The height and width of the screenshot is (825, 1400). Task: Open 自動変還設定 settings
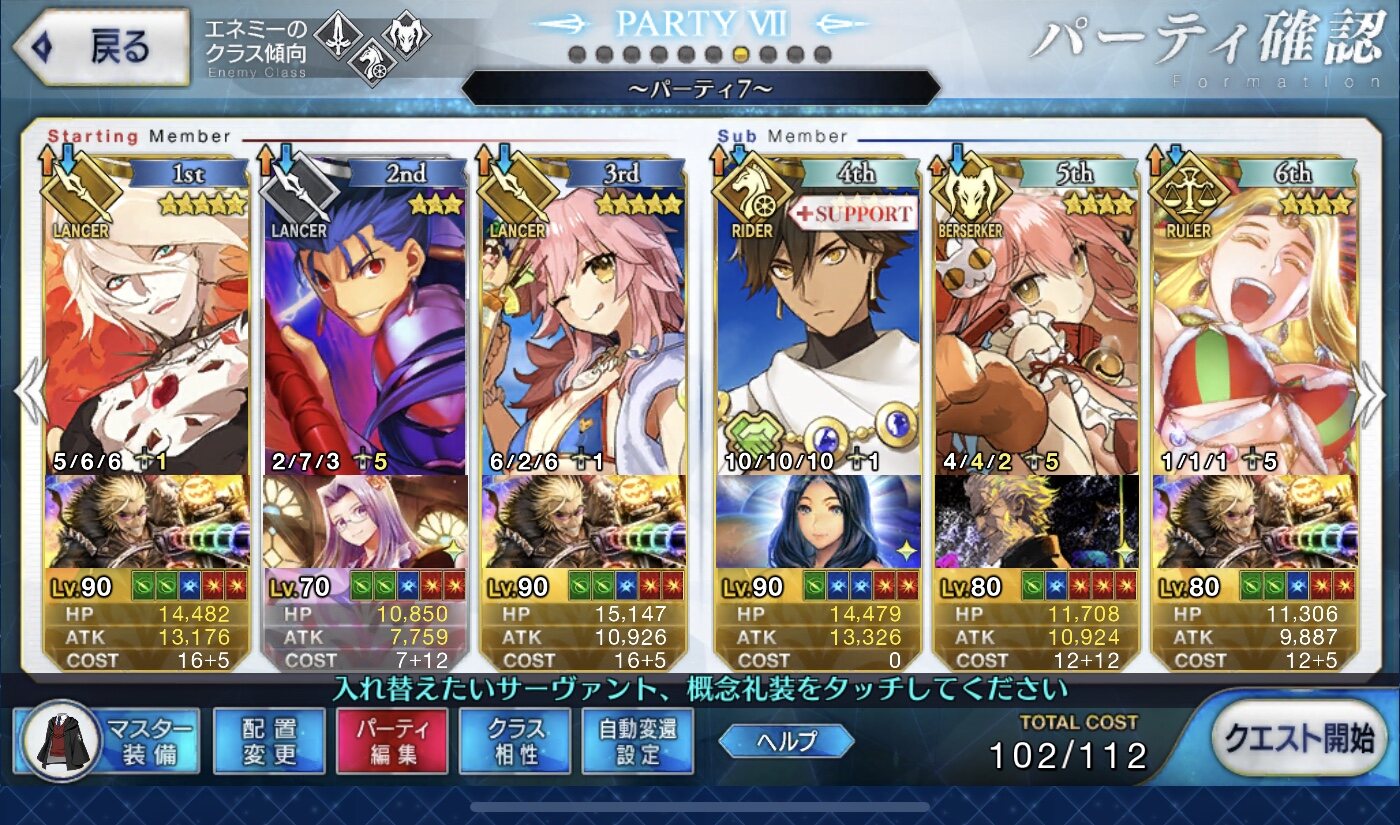(637, 741)
